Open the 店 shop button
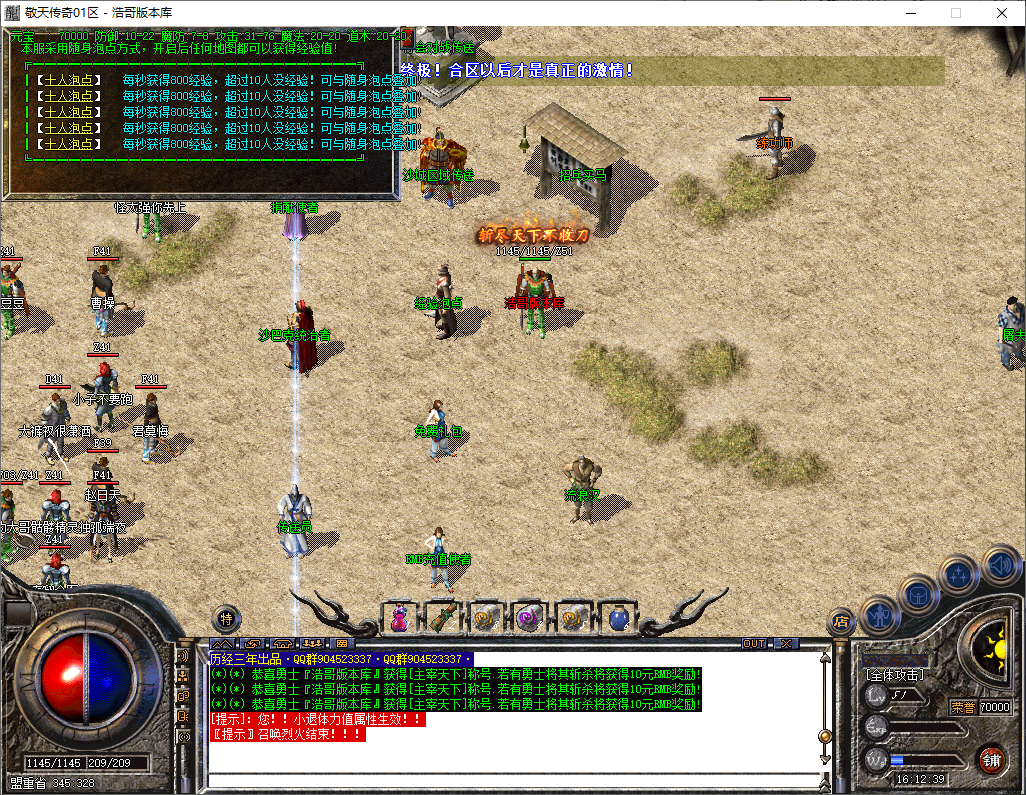This screenshot has height=795, width=1026. 841,622
